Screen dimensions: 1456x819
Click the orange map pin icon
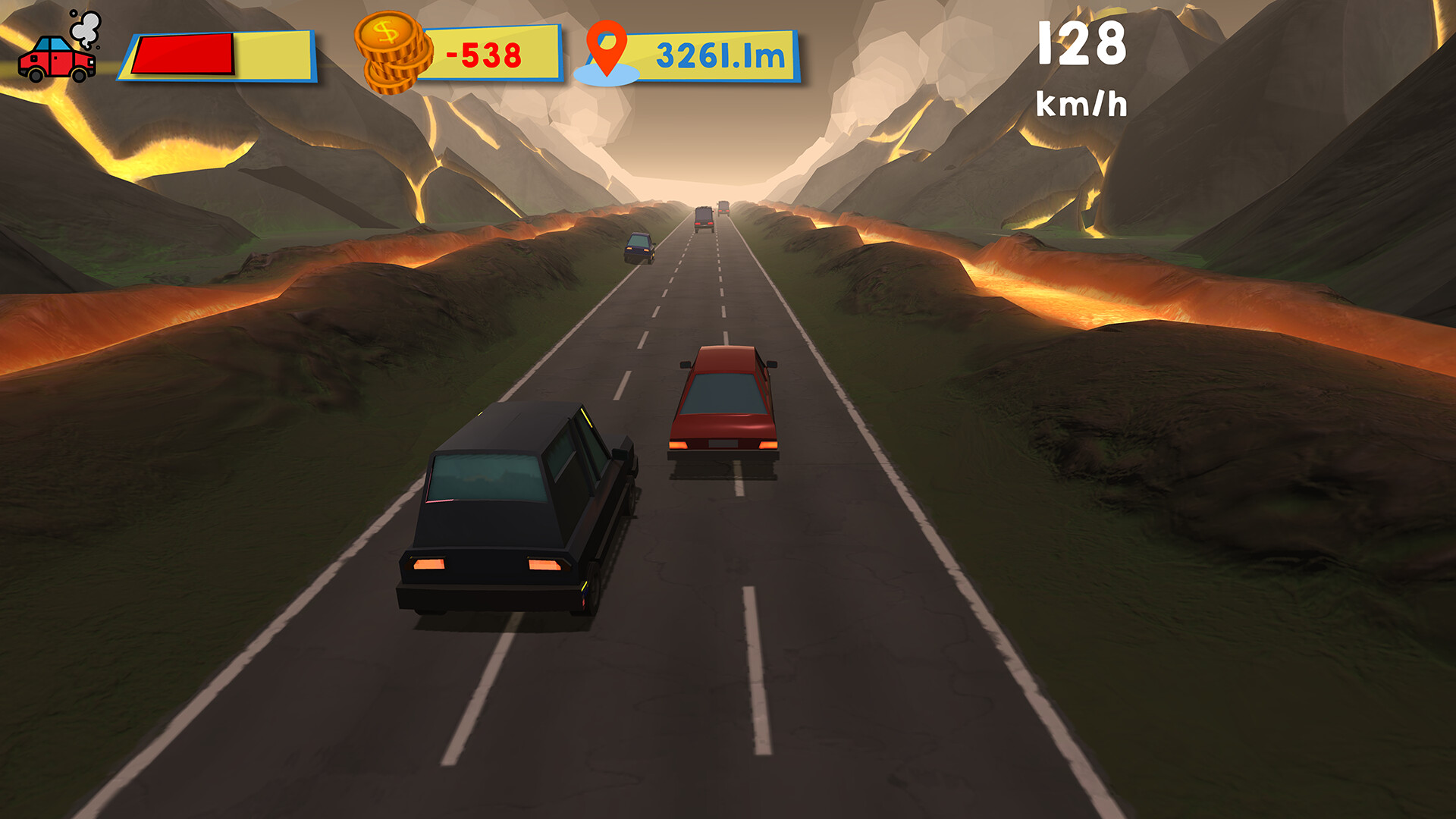click(x=608, y=47)
